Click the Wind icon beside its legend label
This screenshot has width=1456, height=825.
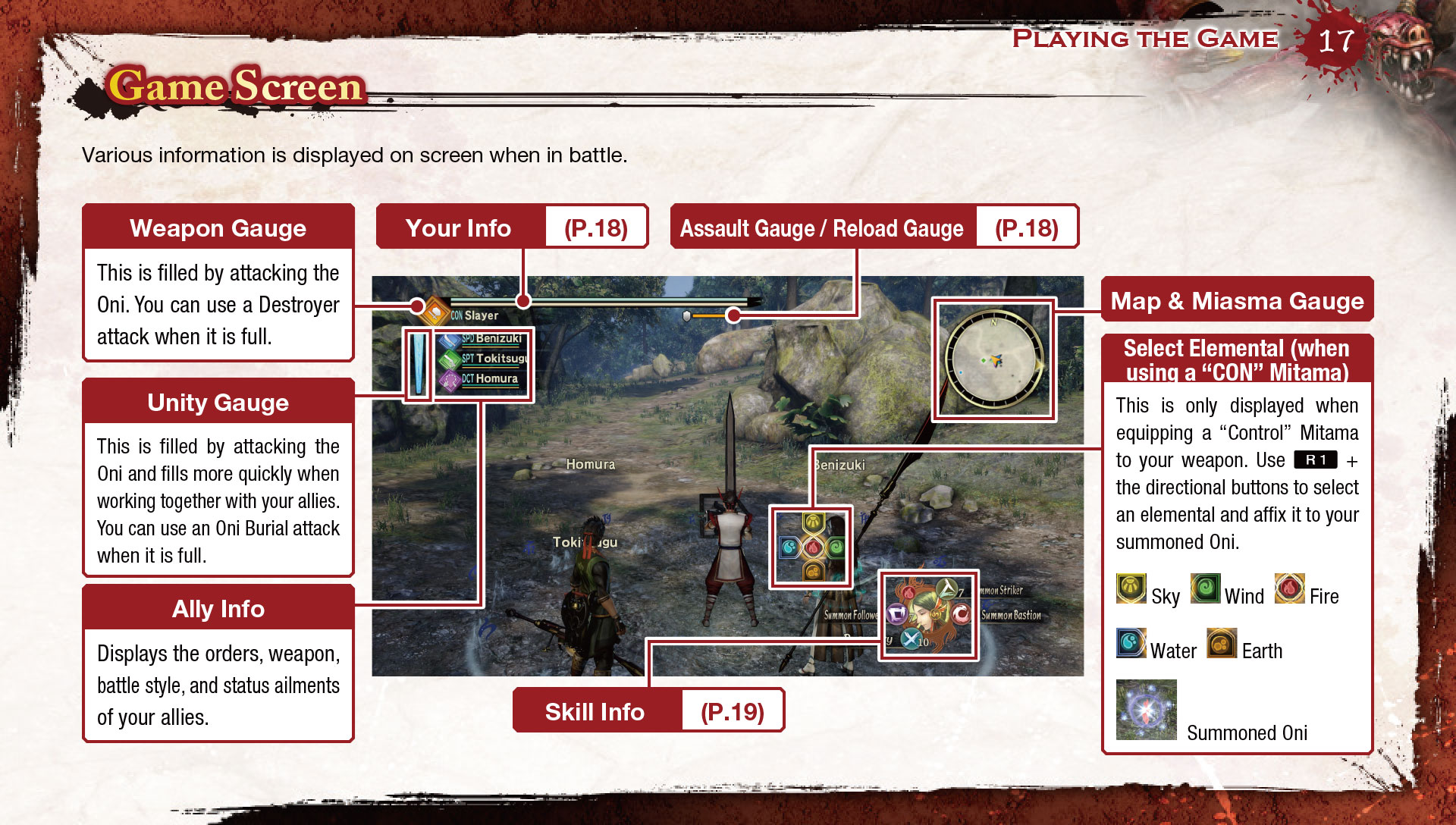(x=1205, y=589)
